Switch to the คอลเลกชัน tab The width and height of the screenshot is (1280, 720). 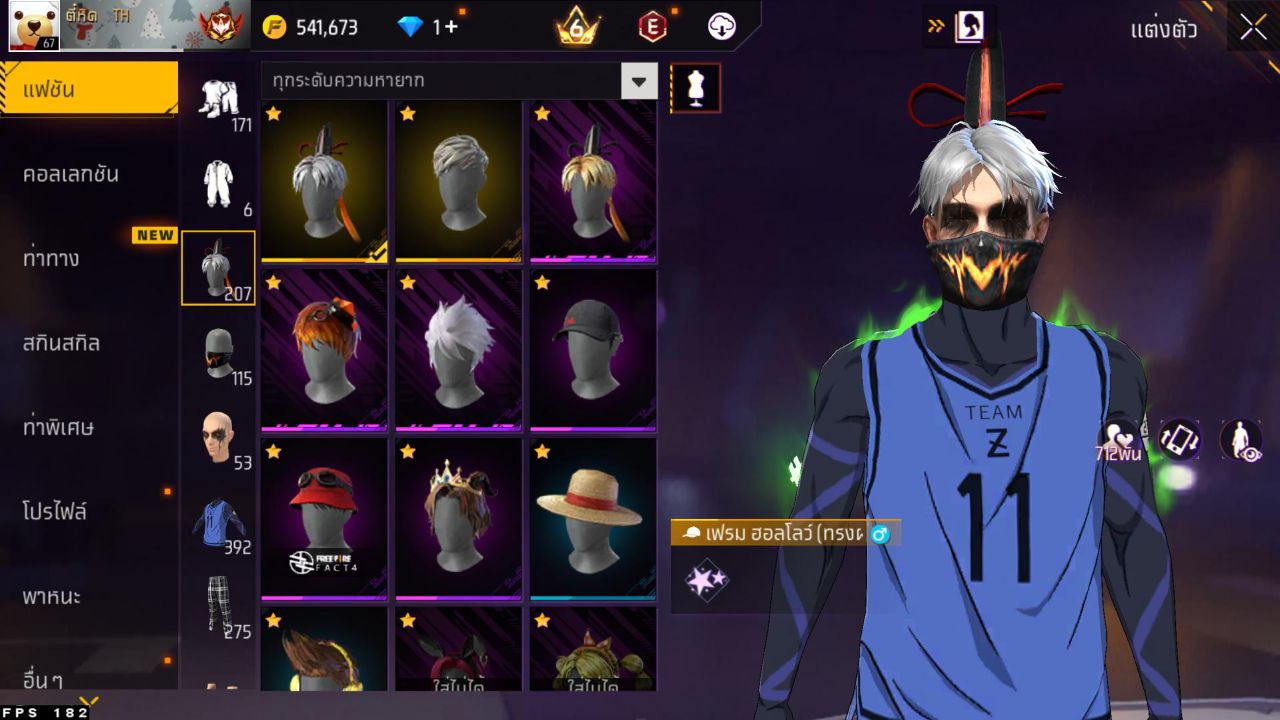coord(71,174)
